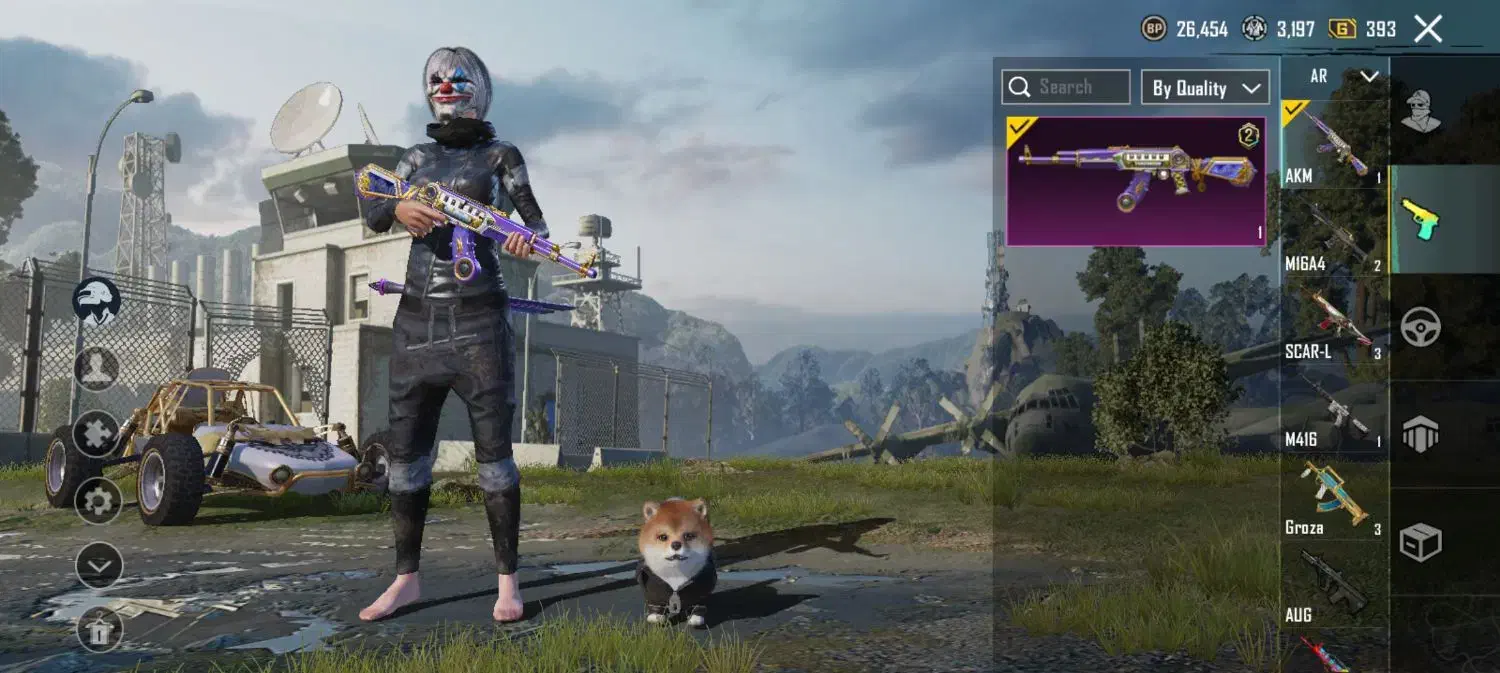This screenshot has width=1500, height=673.
Task: Choose M16A4 in the weapon list
Action: point(1334,233)
